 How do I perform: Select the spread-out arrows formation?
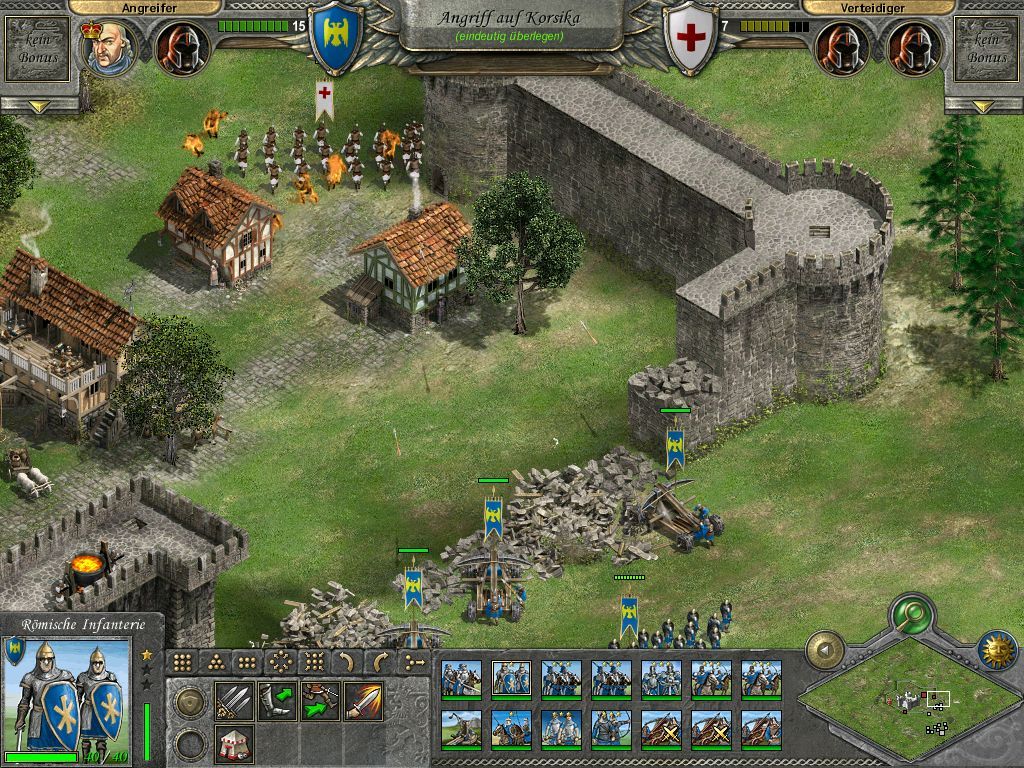tap(281, 662)
